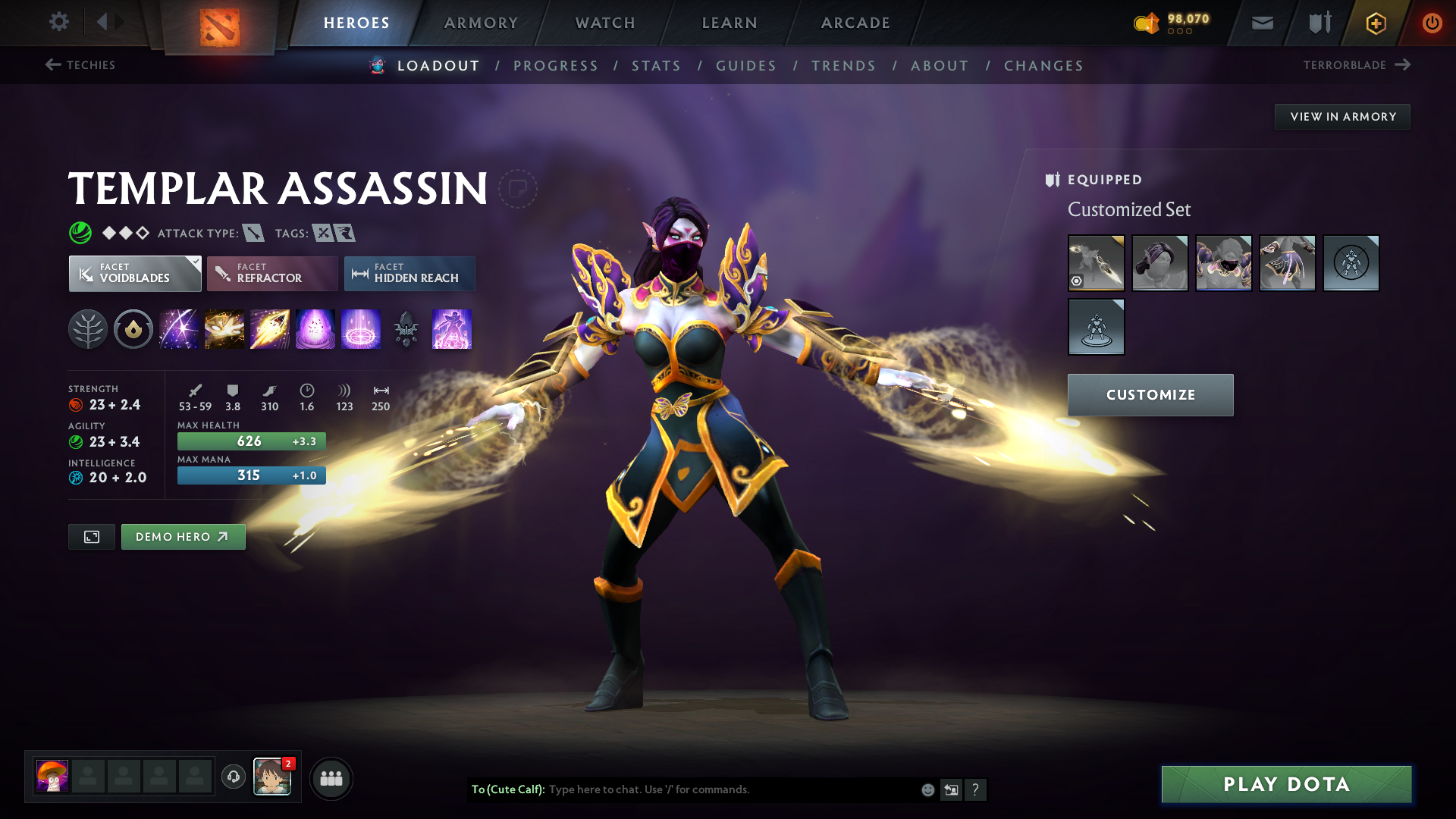Click the green MAX HEALTH bar
1456x819 pixels.
(251, 441)
